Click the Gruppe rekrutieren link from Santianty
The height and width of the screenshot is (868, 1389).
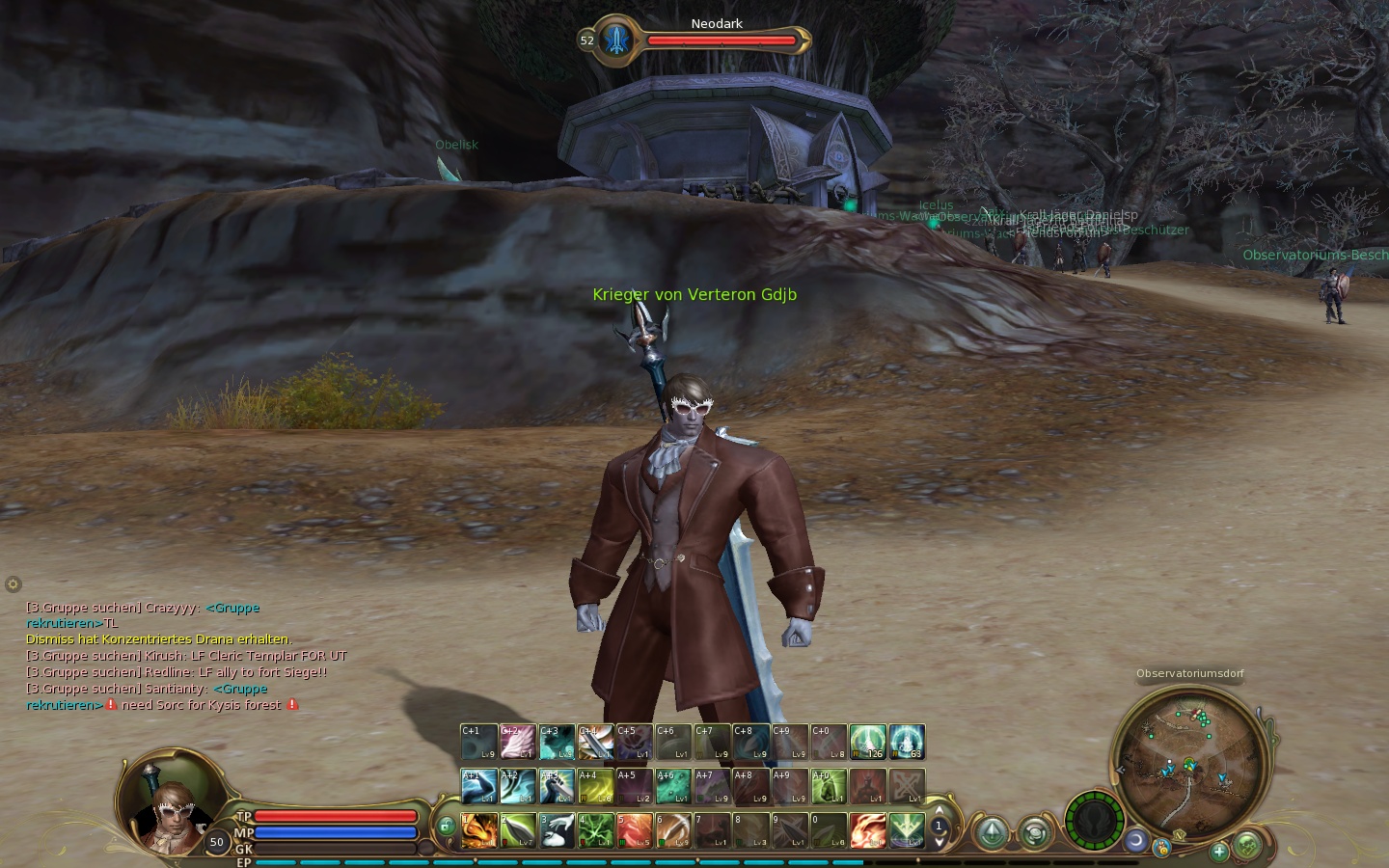click(x=239, y=689)
